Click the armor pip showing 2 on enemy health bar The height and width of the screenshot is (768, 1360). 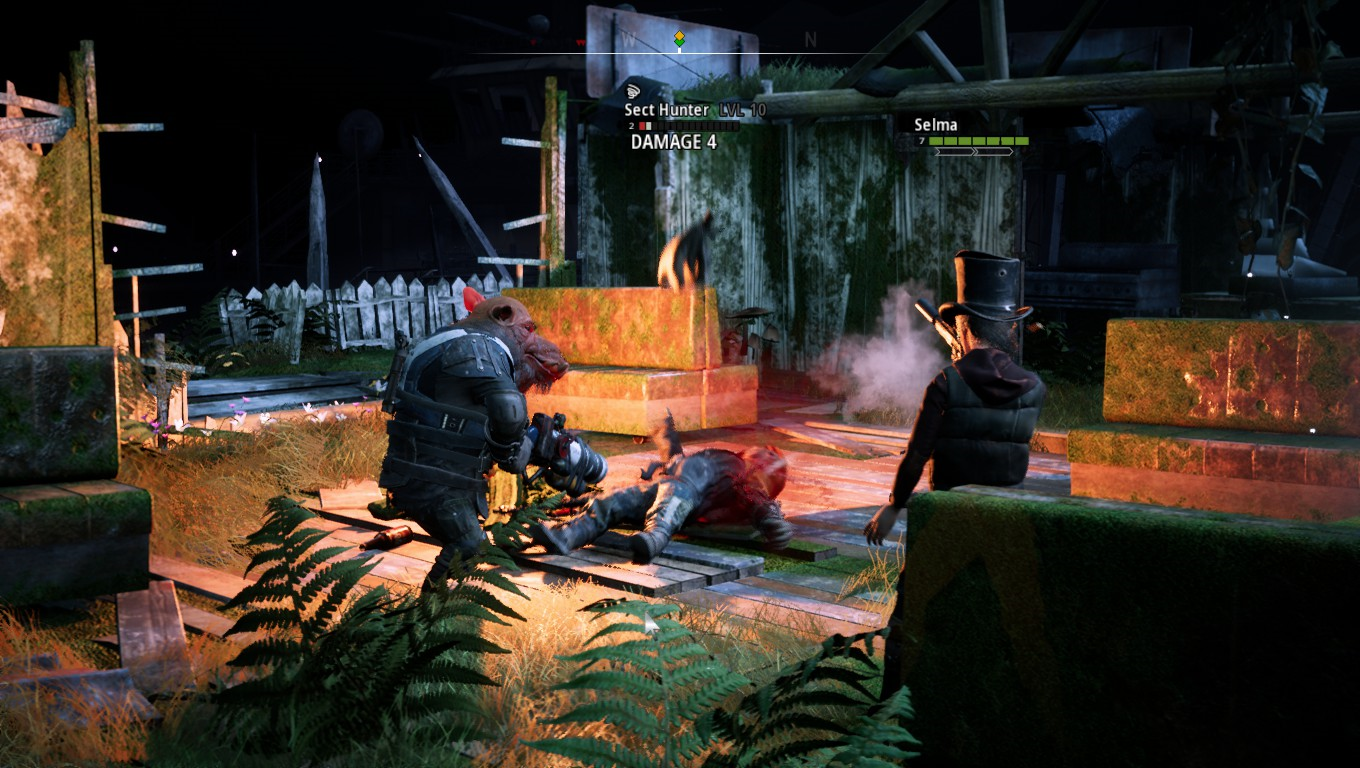click(x=630, y=126)
